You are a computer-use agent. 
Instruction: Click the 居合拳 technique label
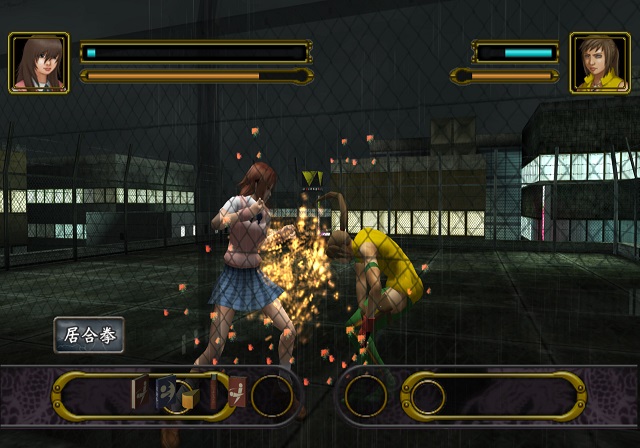(89, 334)
